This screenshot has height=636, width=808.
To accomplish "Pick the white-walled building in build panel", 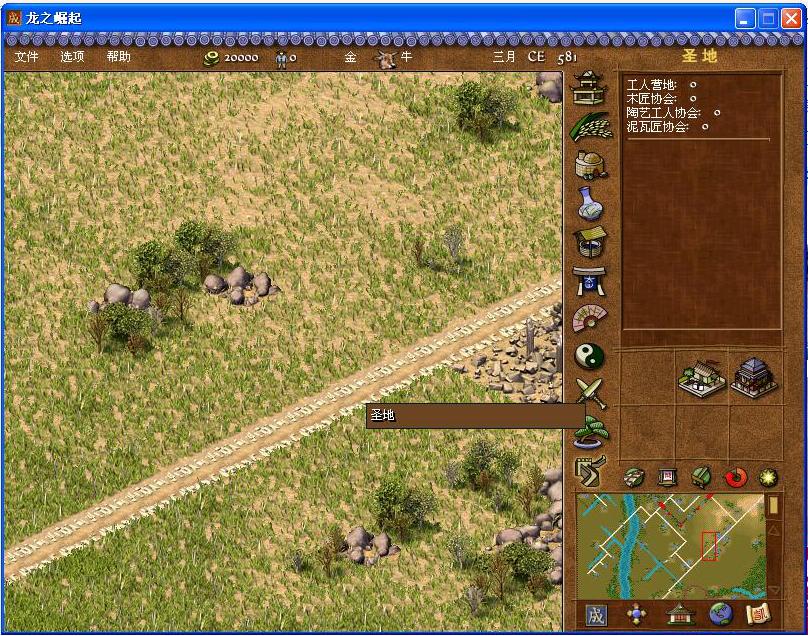I will tap(701, 377).
